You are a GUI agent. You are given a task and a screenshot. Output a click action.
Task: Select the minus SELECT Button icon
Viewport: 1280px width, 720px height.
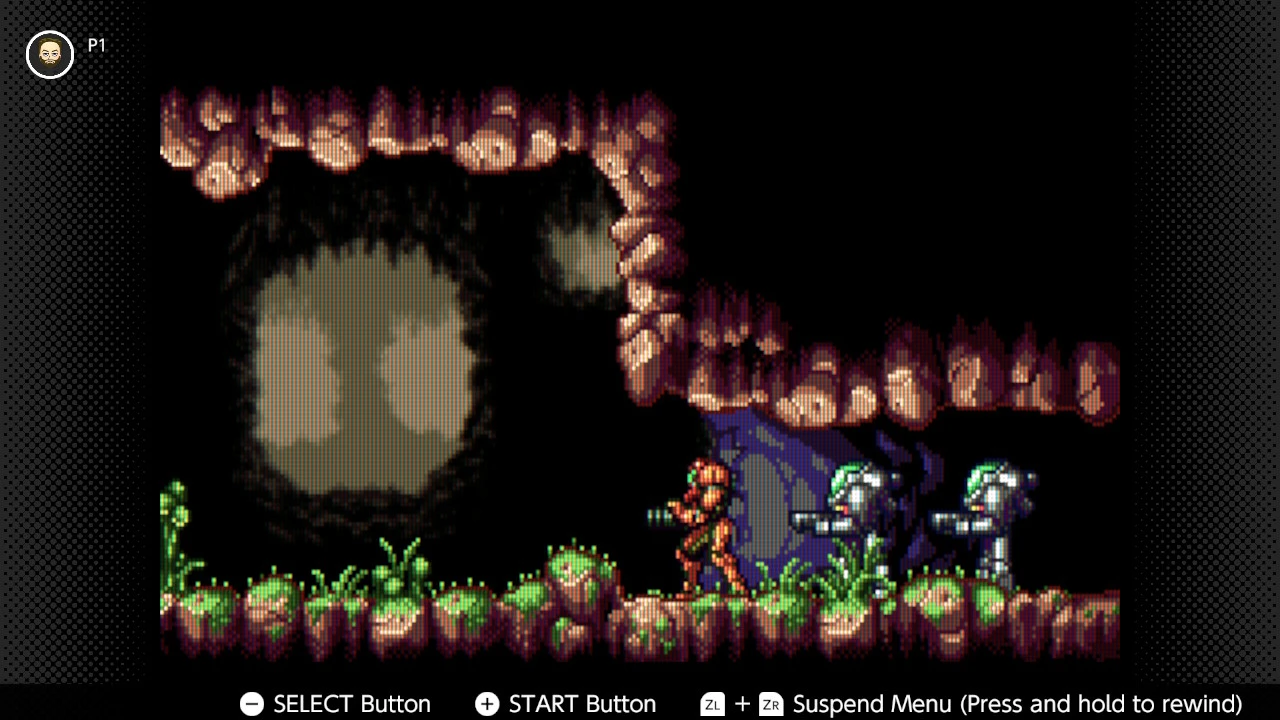[x=252, y=704]
